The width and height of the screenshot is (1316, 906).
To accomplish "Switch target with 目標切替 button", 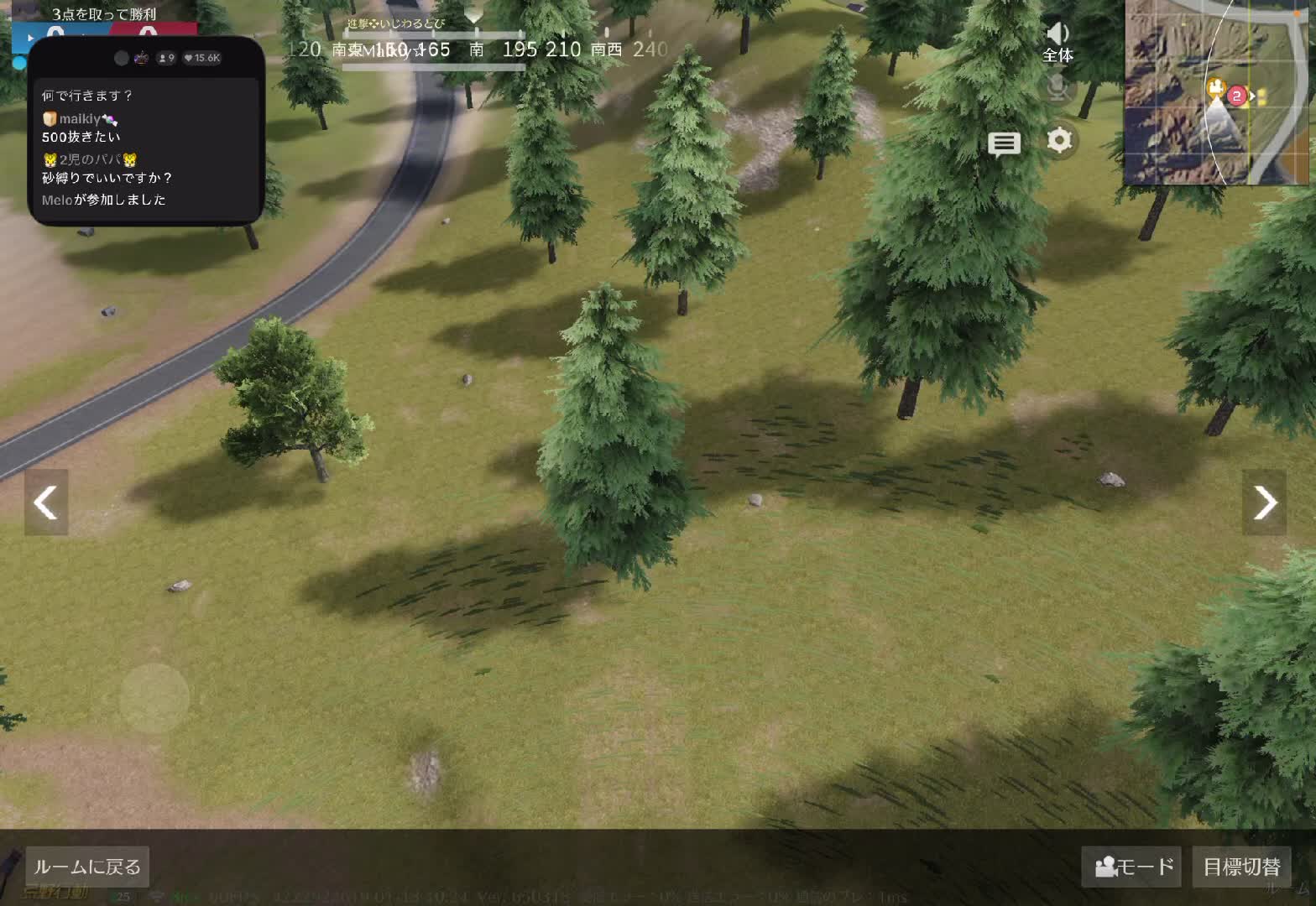I will pyautogui.click(x=1241, y=867).
